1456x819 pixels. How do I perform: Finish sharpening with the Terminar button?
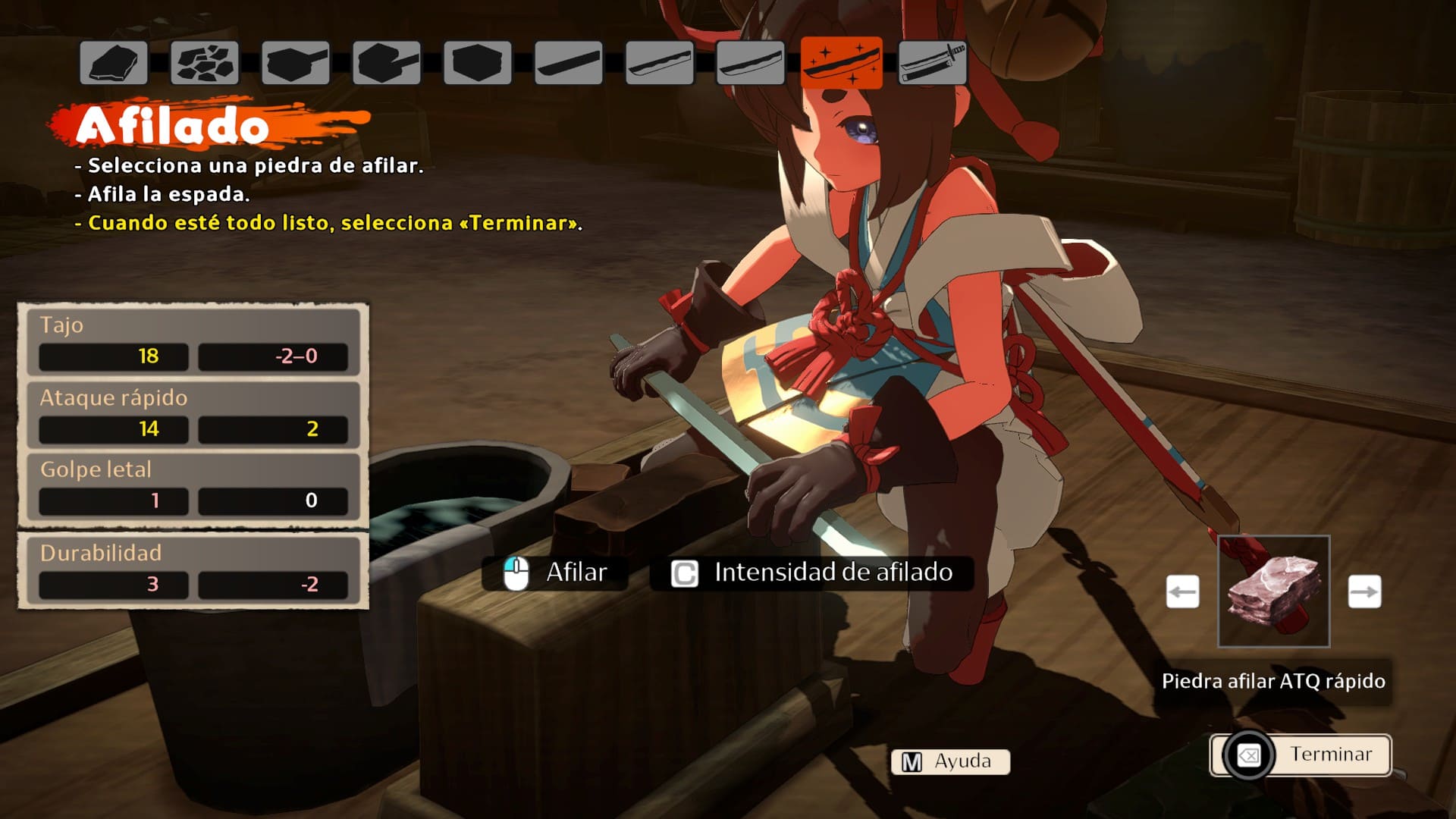click(1301, 755)
